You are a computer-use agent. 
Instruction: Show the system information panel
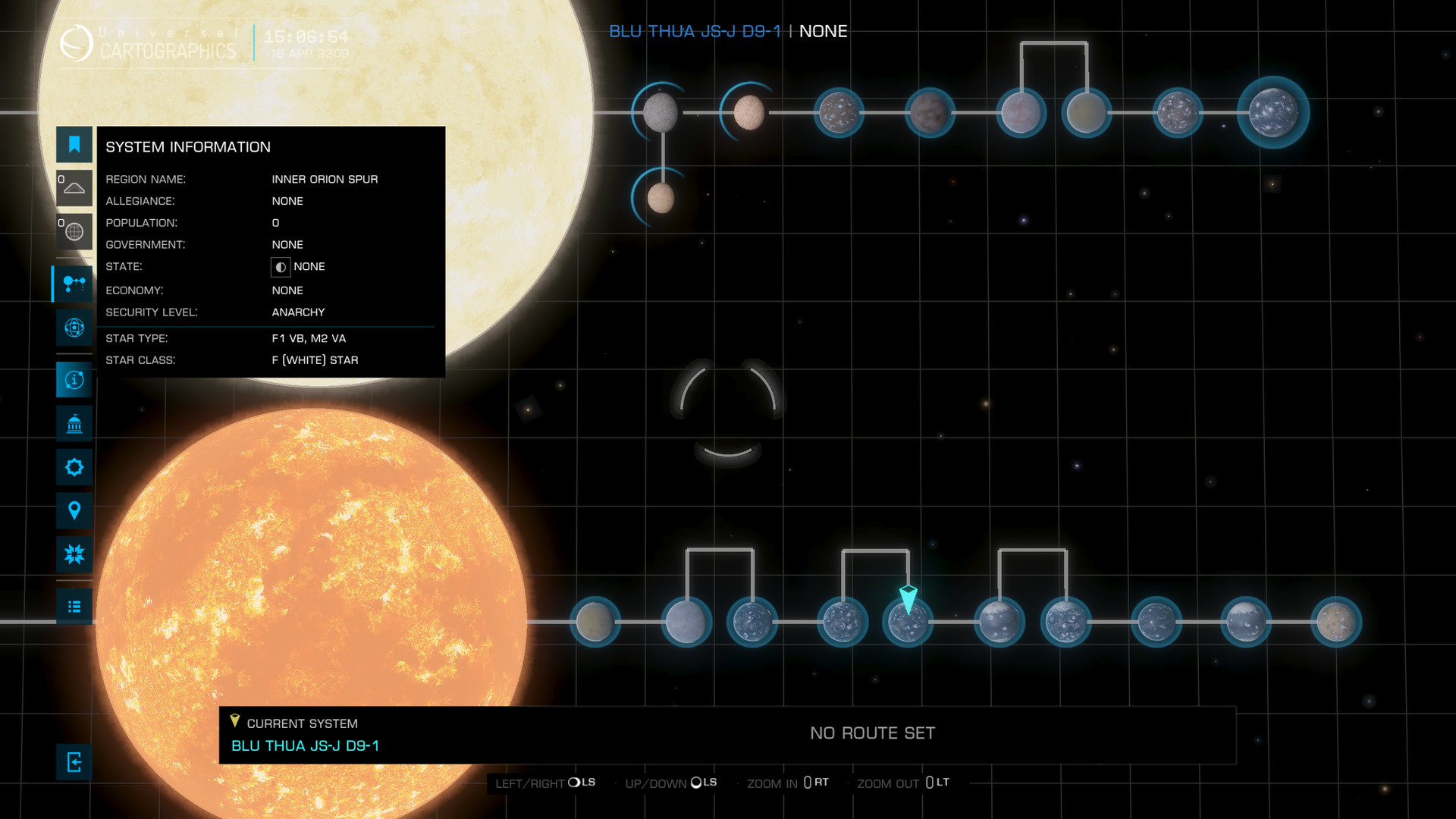pyautogui.click(x=74, y=380)
